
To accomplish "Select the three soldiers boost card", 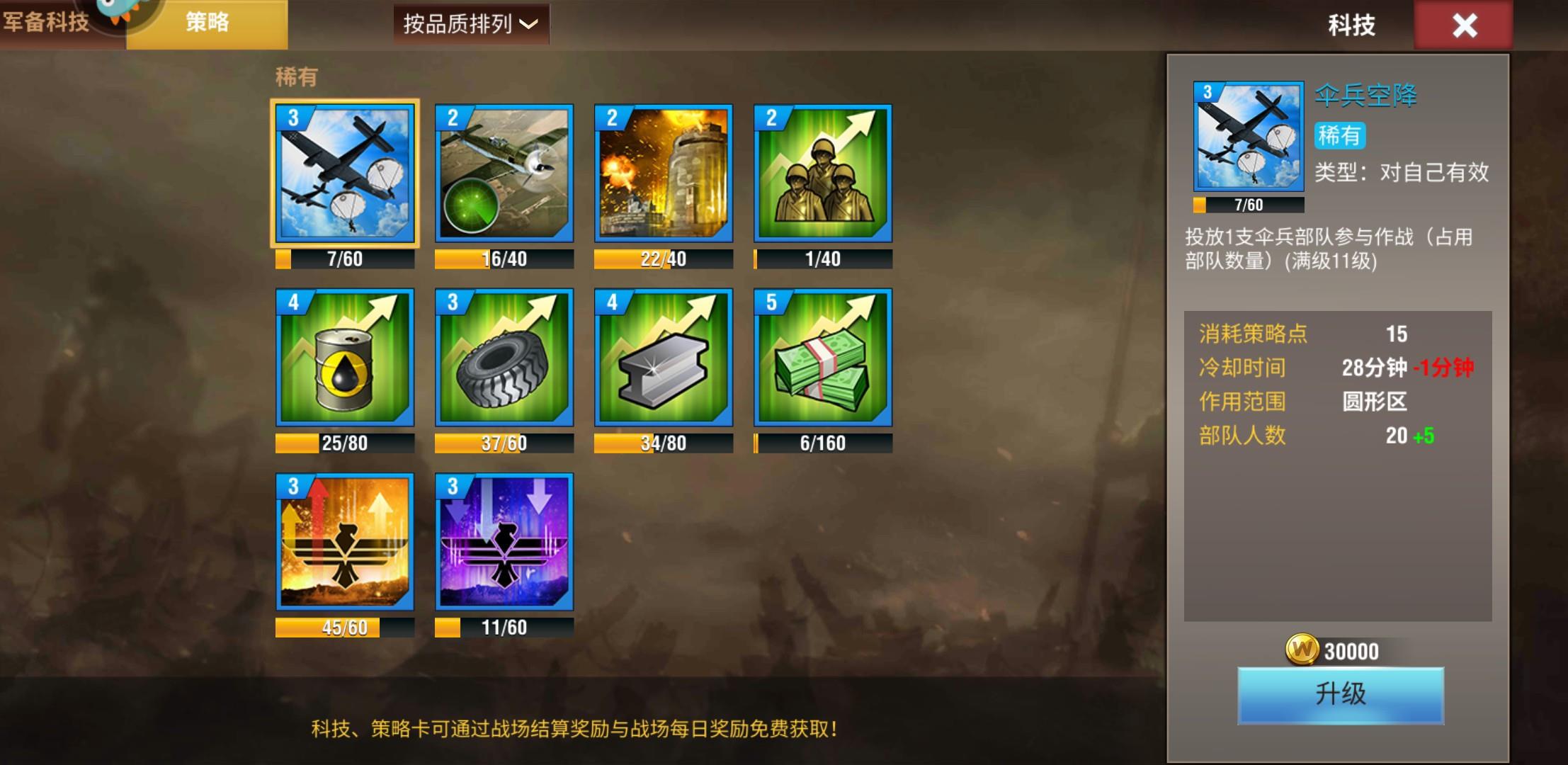I will (x=823, y=174).
